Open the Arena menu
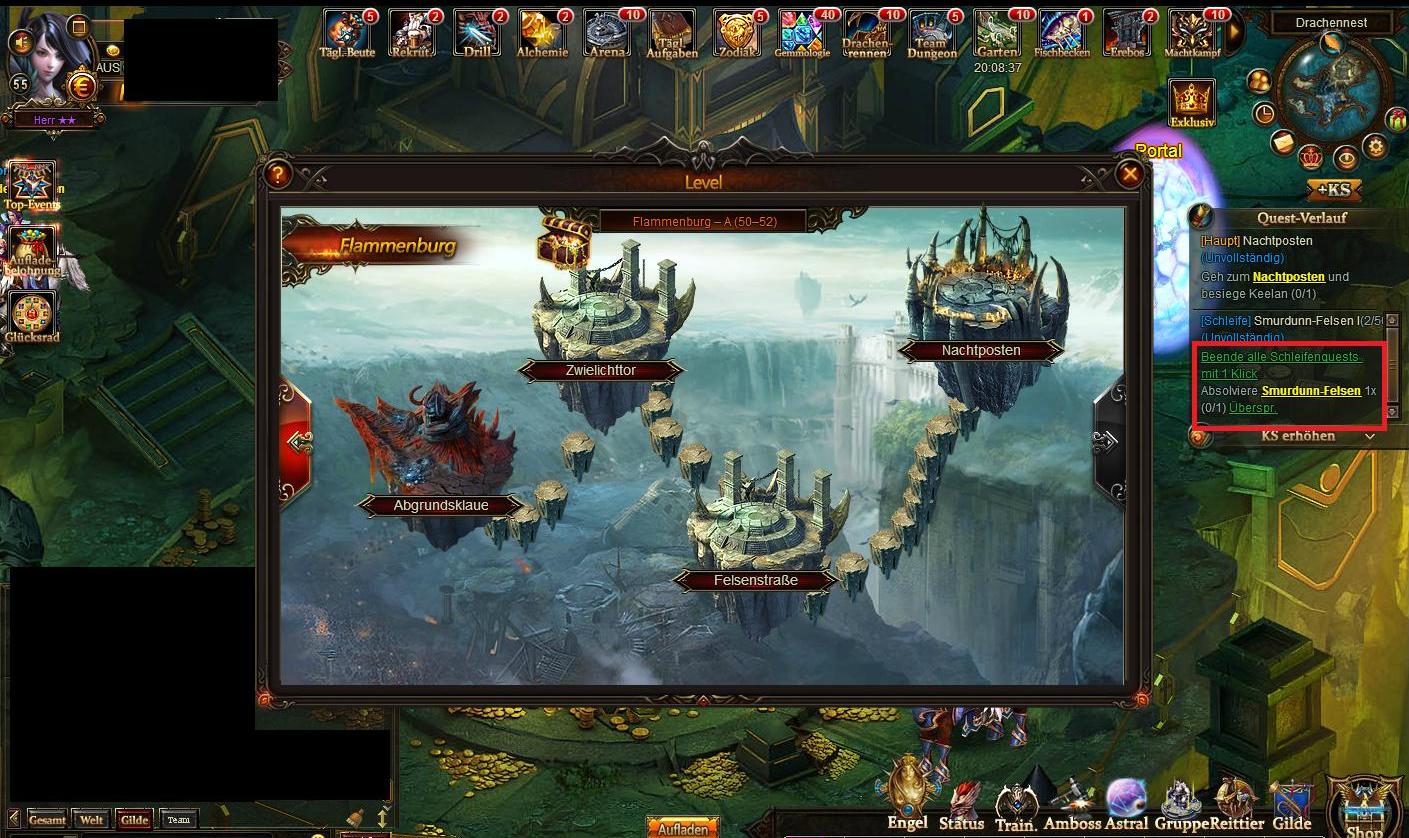The image size is (1409, 838). click(607, 33)
